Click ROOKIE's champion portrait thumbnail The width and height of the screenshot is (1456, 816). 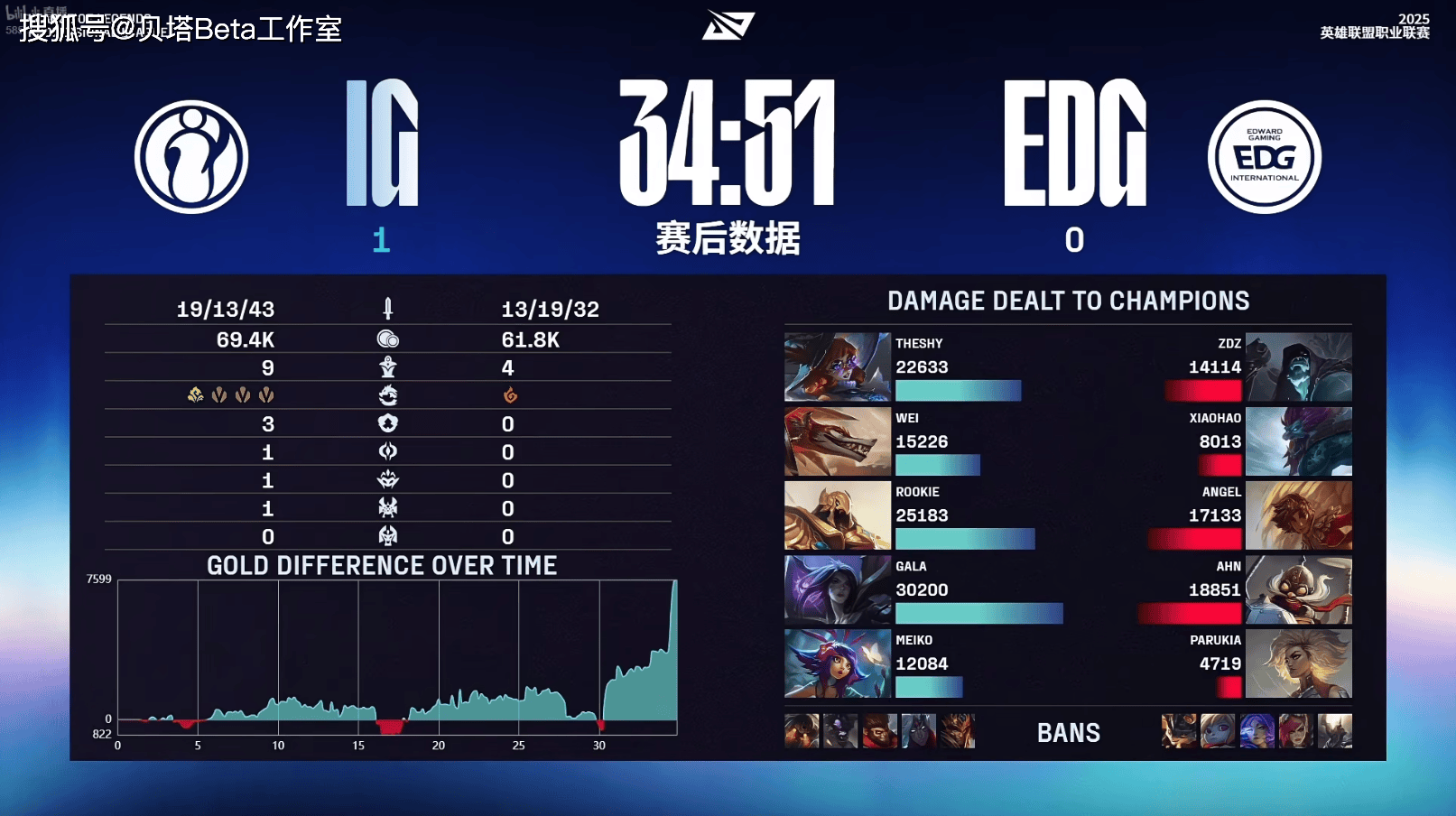click(x=837, y=515)
